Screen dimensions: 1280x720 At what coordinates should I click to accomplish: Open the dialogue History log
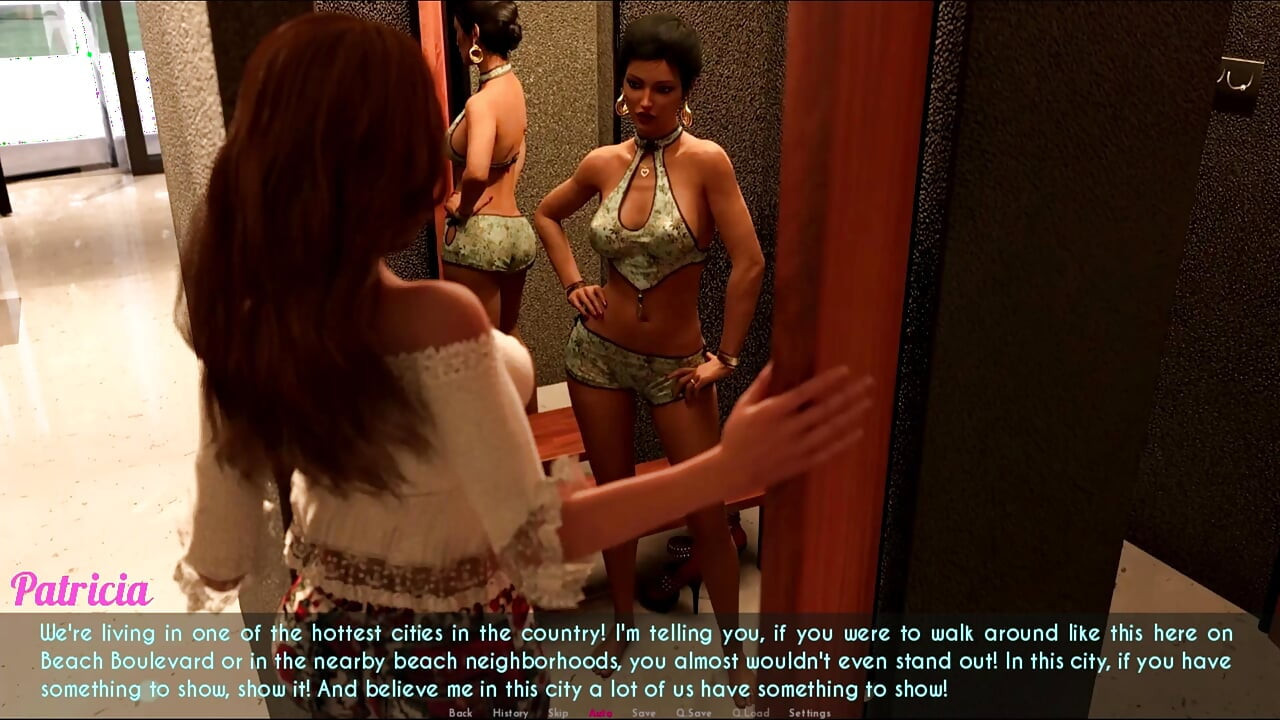(x=510, y=713)
